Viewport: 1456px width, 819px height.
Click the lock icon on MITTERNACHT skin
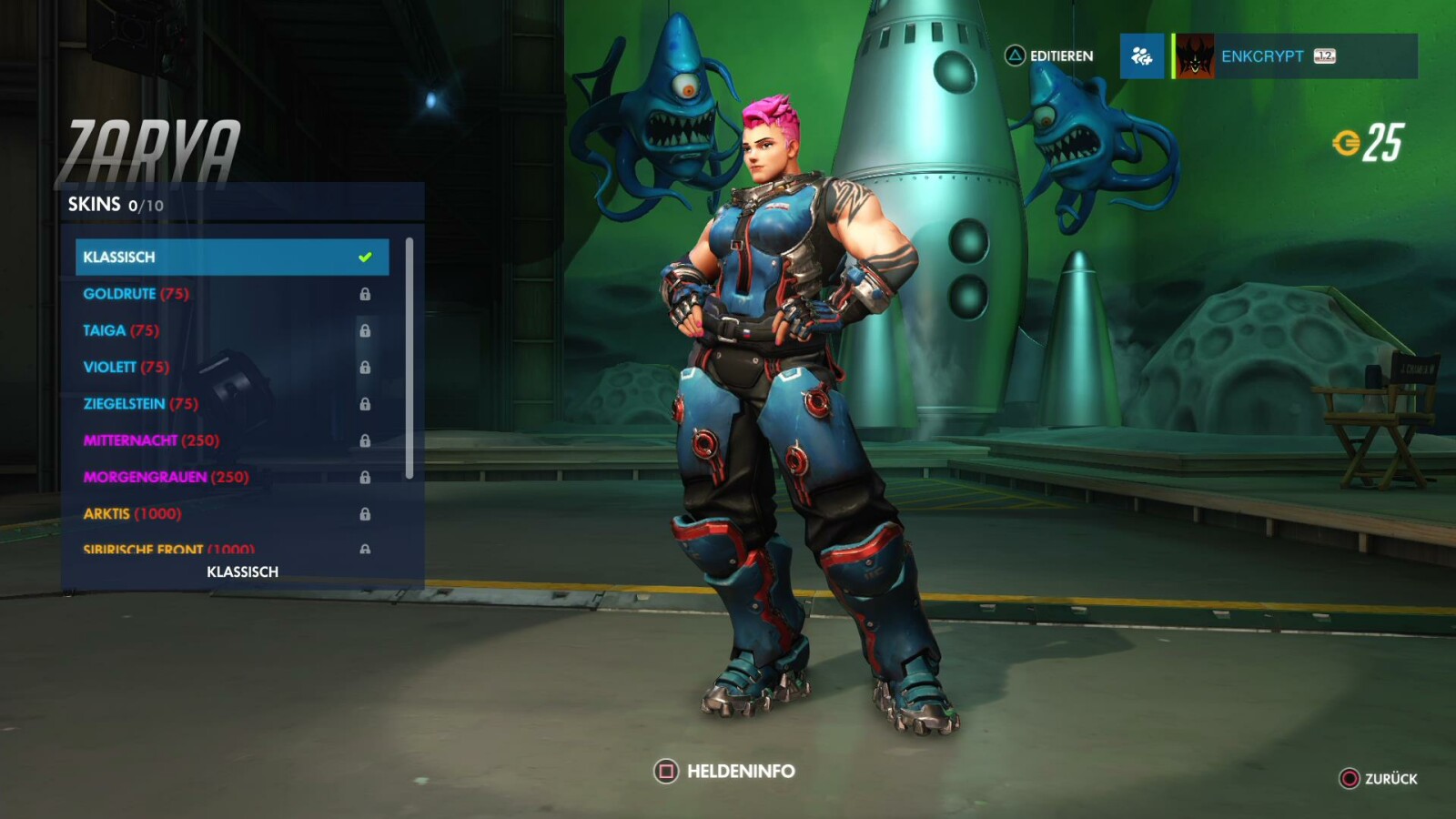[x=367, y=440]
